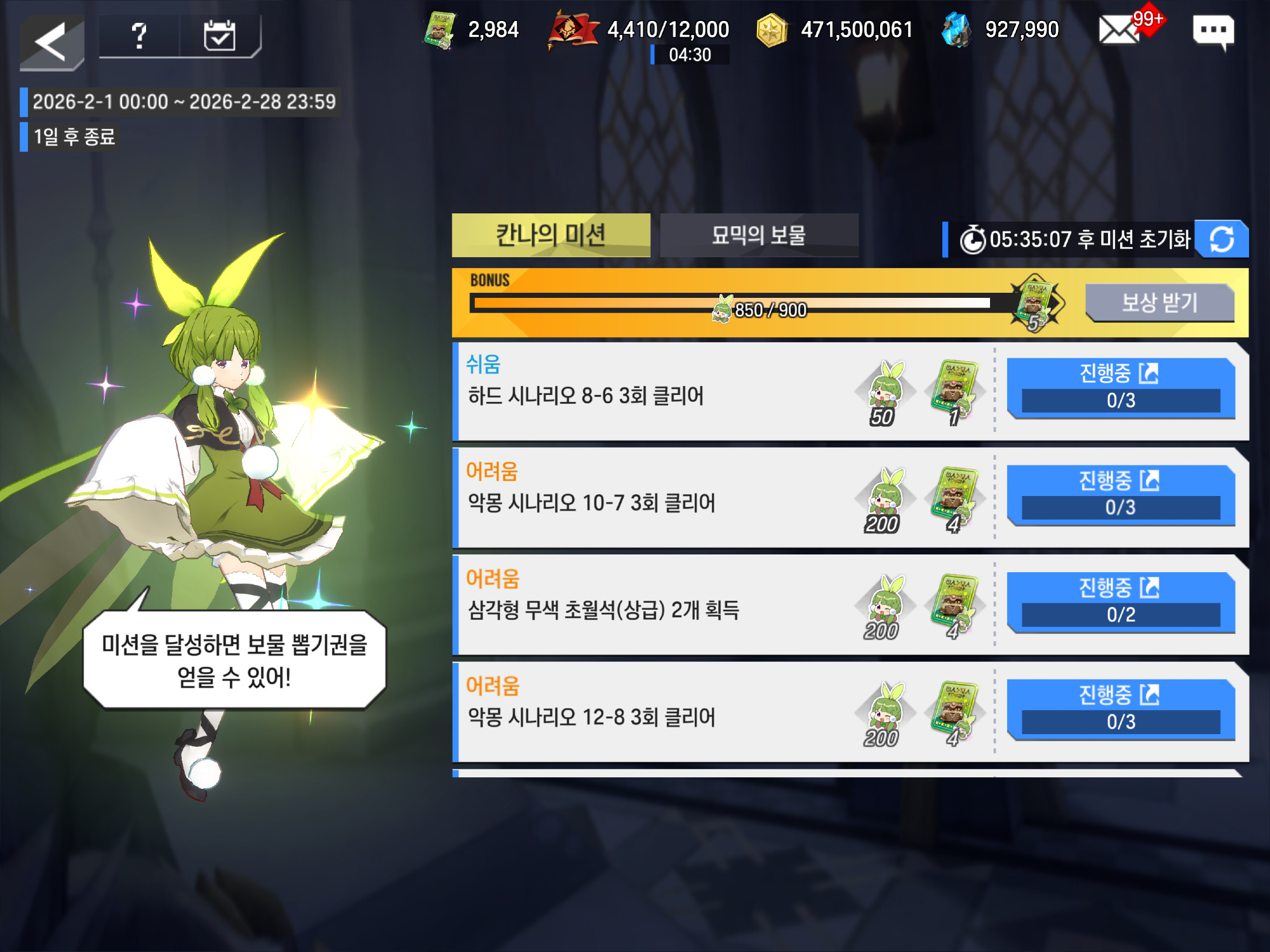Claim bonus with 보상 받기 button
This screenshot has width=1270, height=952.
click(1159, 302)
